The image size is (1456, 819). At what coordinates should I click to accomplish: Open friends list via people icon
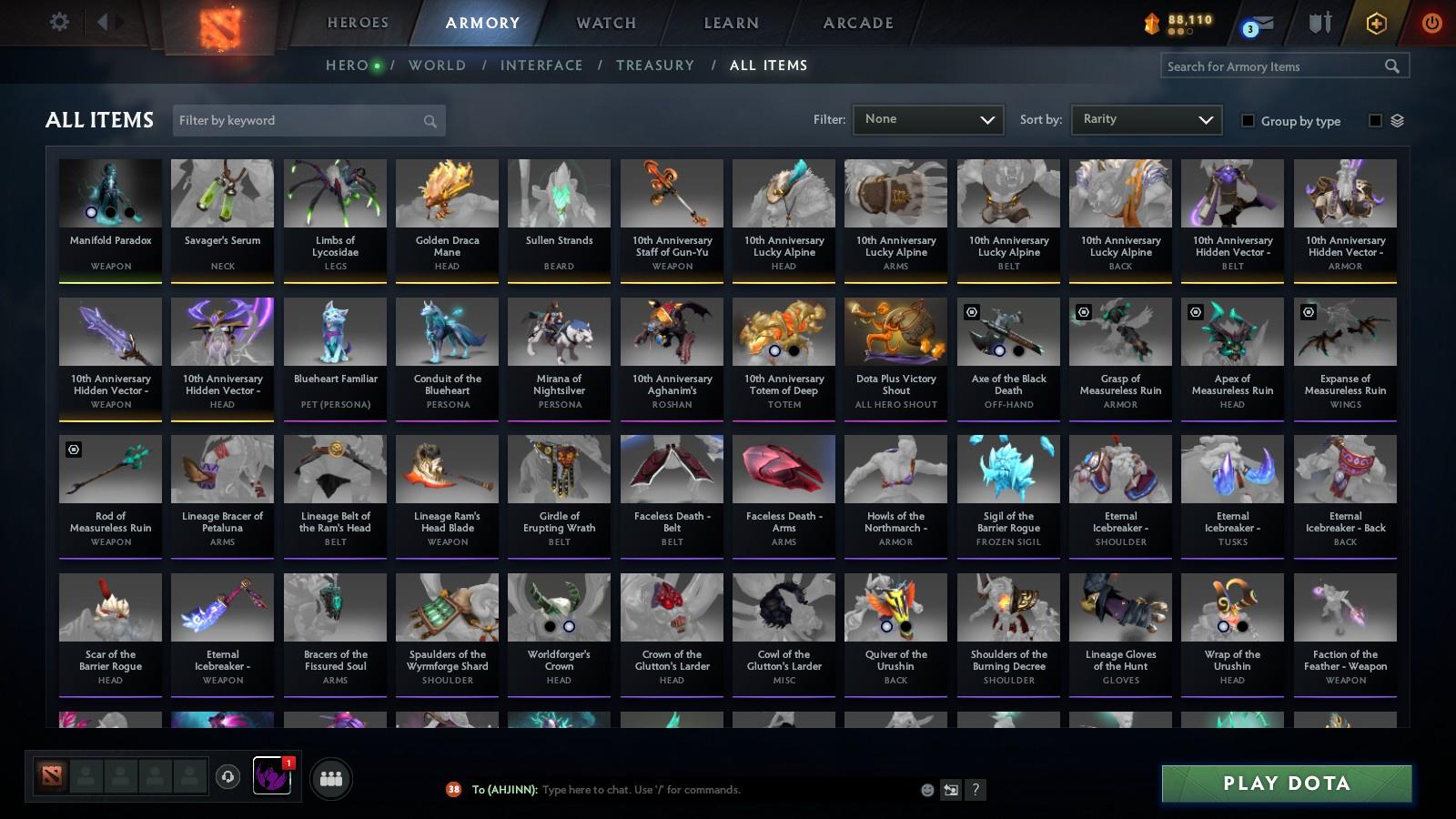tap(331, 778)
